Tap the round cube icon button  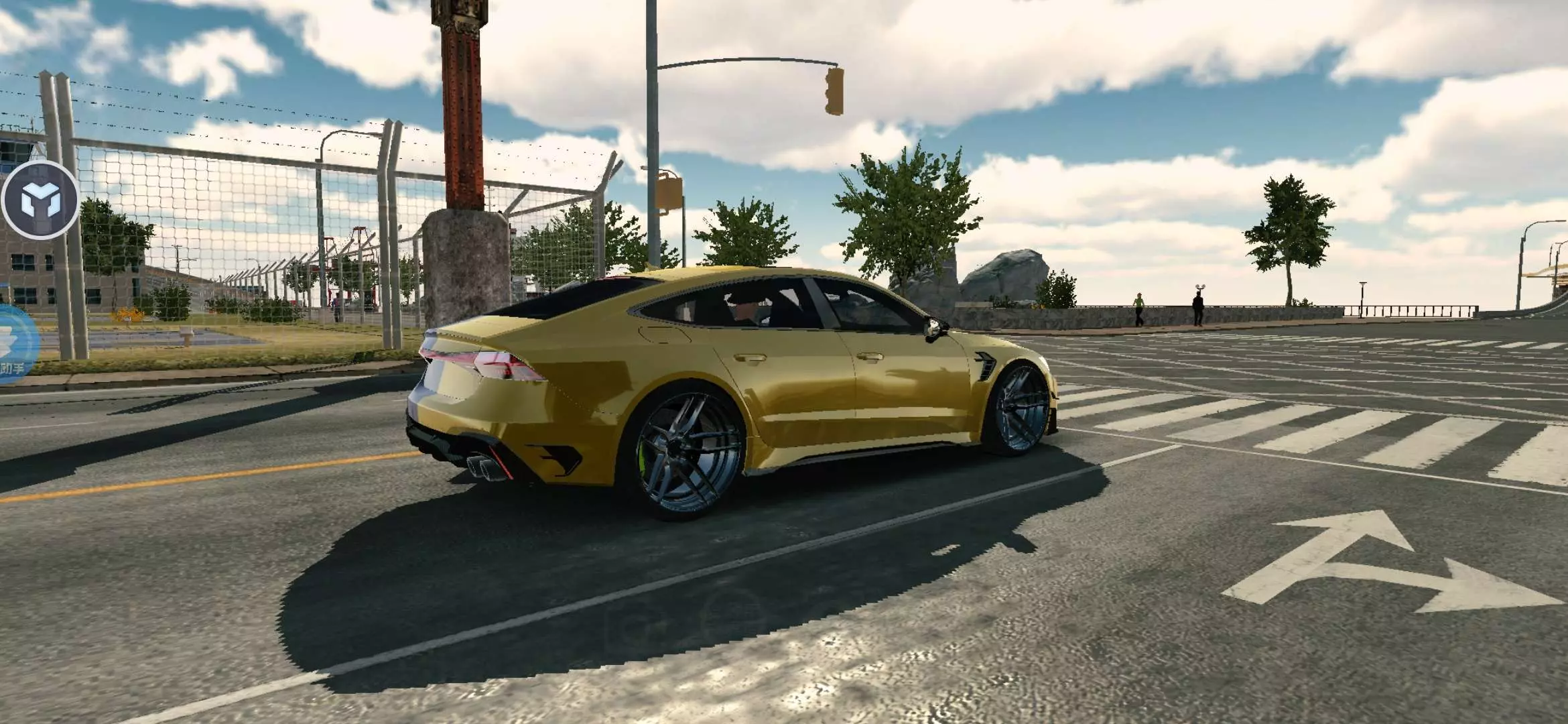tap(40, 200)
